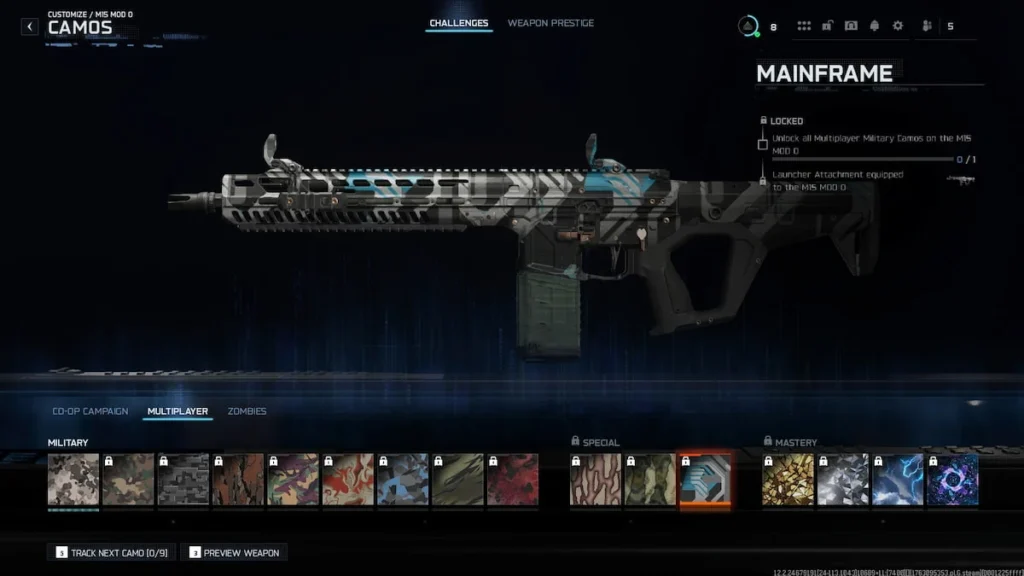Screen dimensions: 1024x576
Task: Choose the red splatter military camo swatch
Action: point(512,480)
